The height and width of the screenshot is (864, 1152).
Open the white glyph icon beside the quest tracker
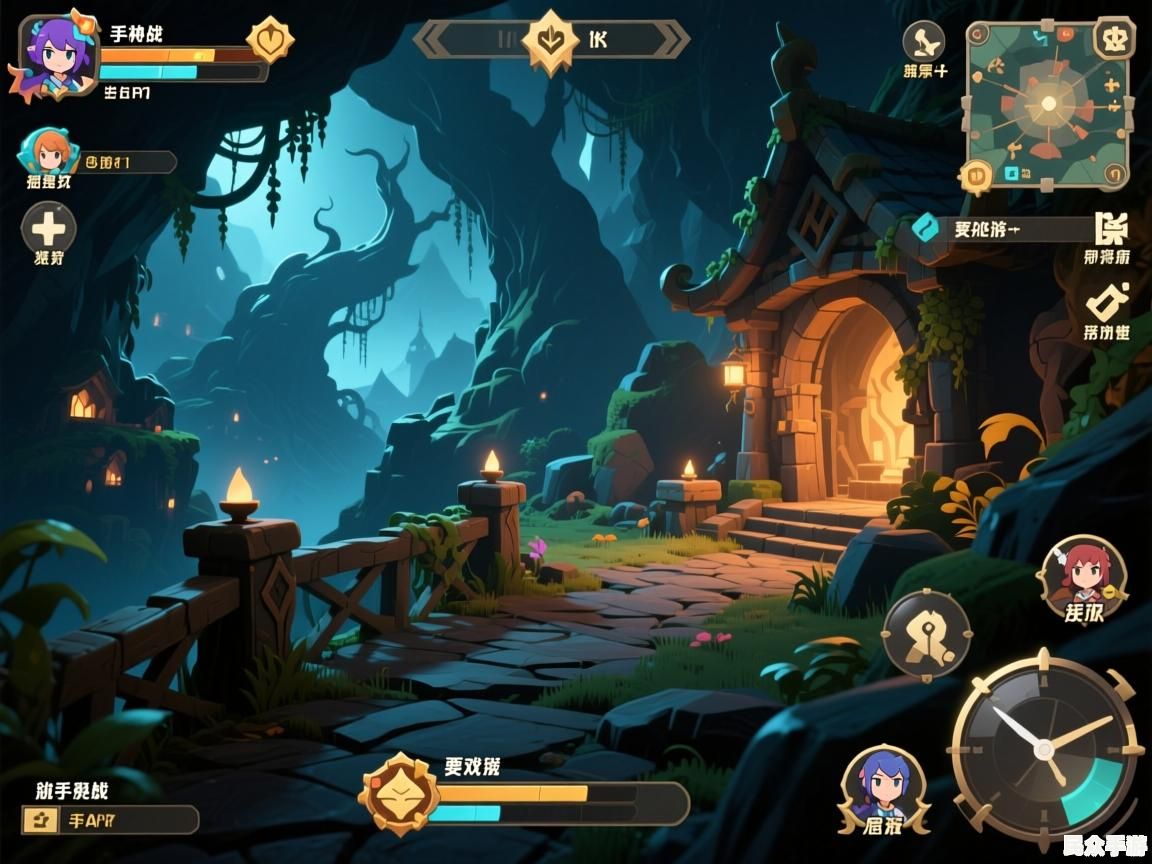pyautogui.click(x=1110, y=229)
